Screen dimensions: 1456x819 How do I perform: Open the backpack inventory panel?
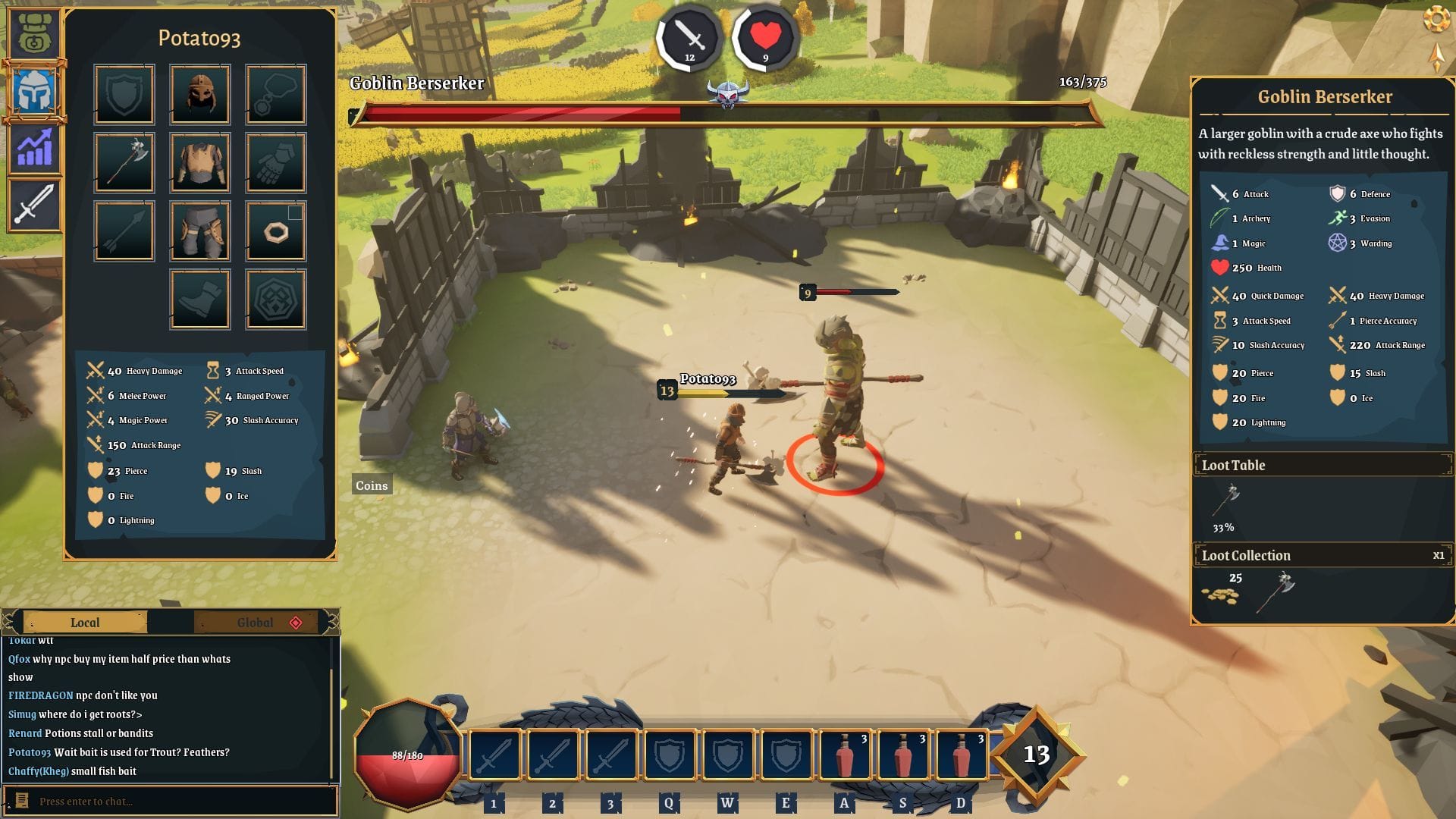point(35,33)
